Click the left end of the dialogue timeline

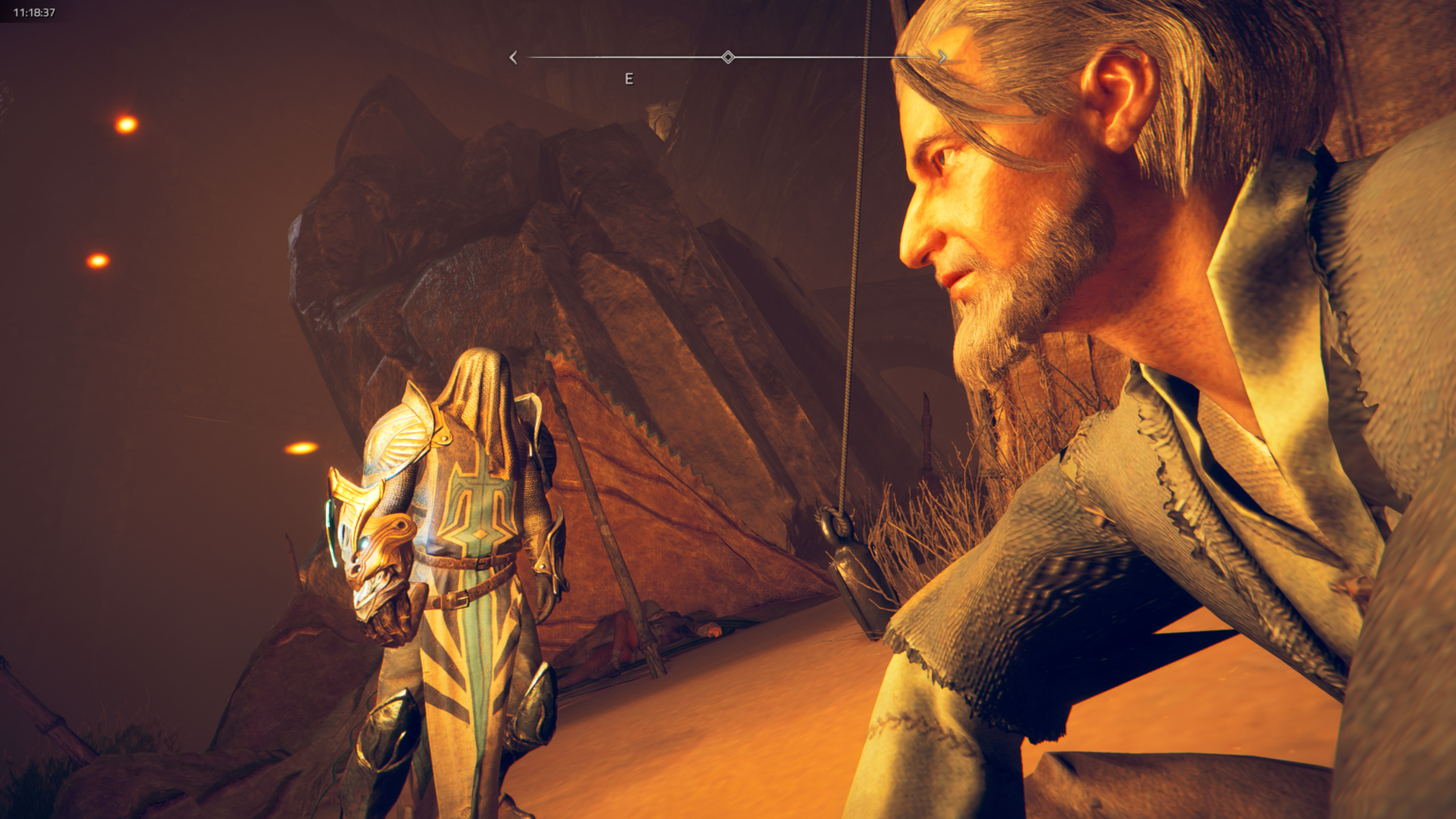[x=527, y=57]
